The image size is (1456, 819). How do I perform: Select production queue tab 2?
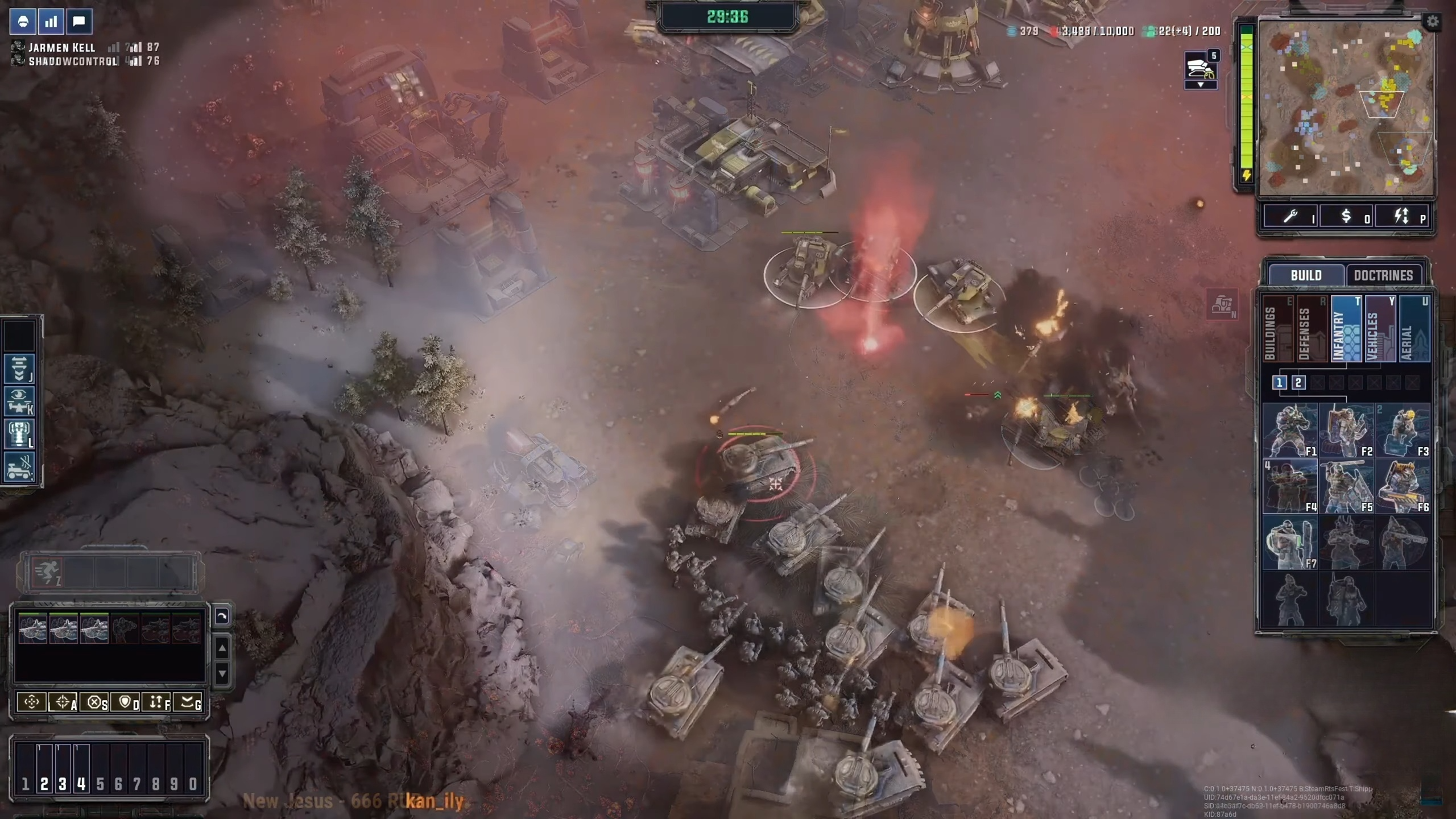click(1298, 383)
